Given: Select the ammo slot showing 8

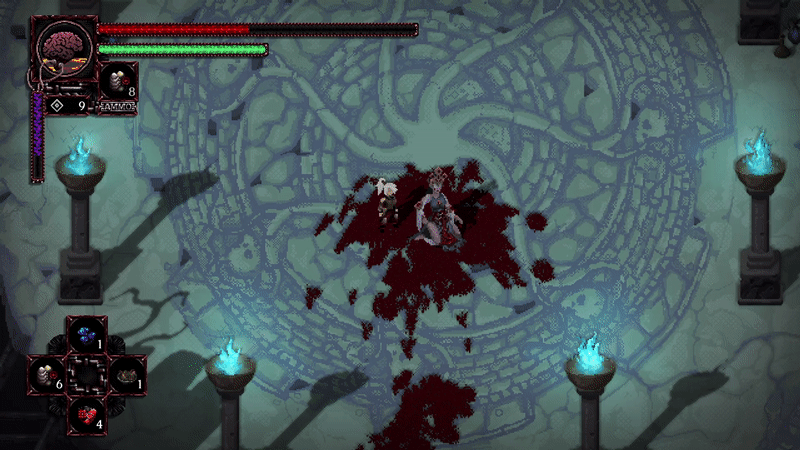Looking at the screenshot, I should 119,80.
